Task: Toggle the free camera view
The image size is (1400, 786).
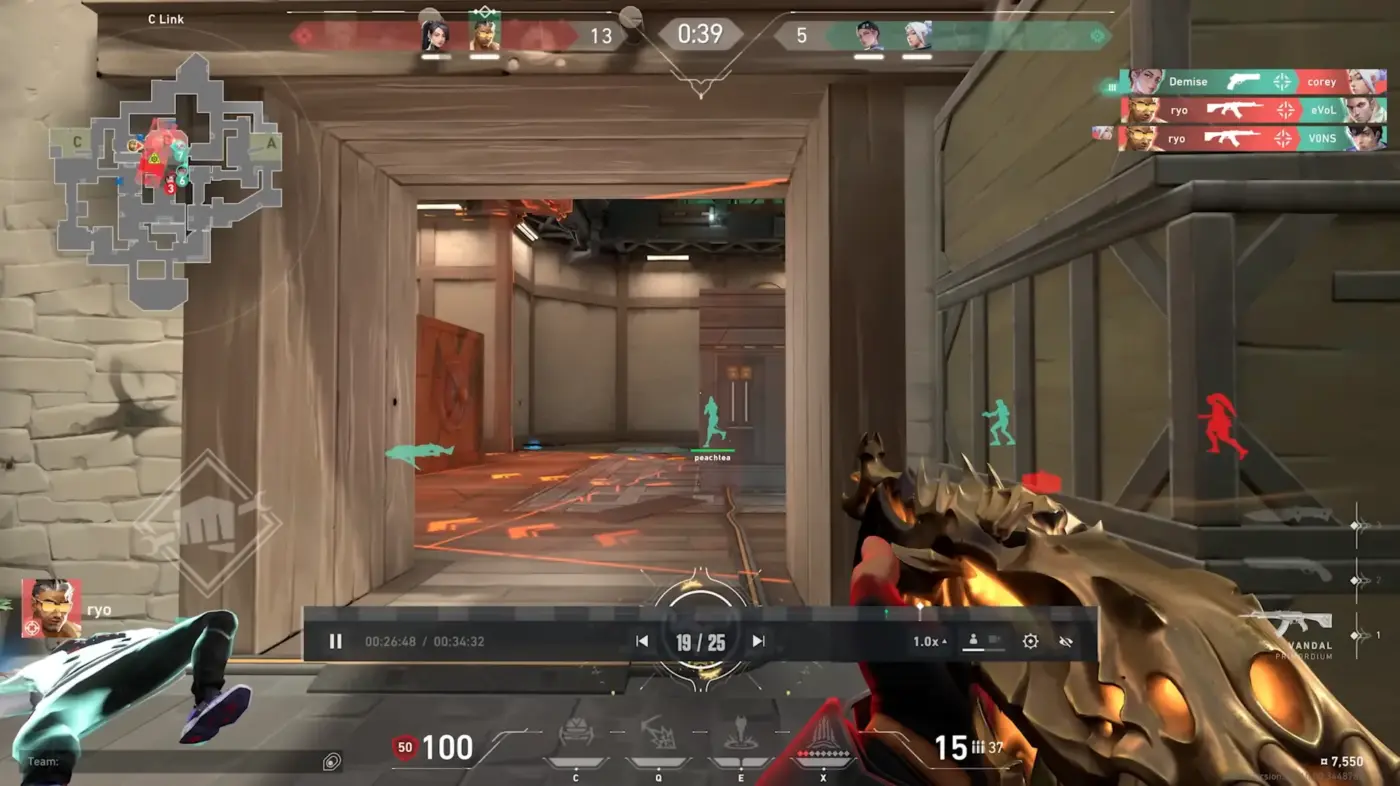Action: point(995,640)
